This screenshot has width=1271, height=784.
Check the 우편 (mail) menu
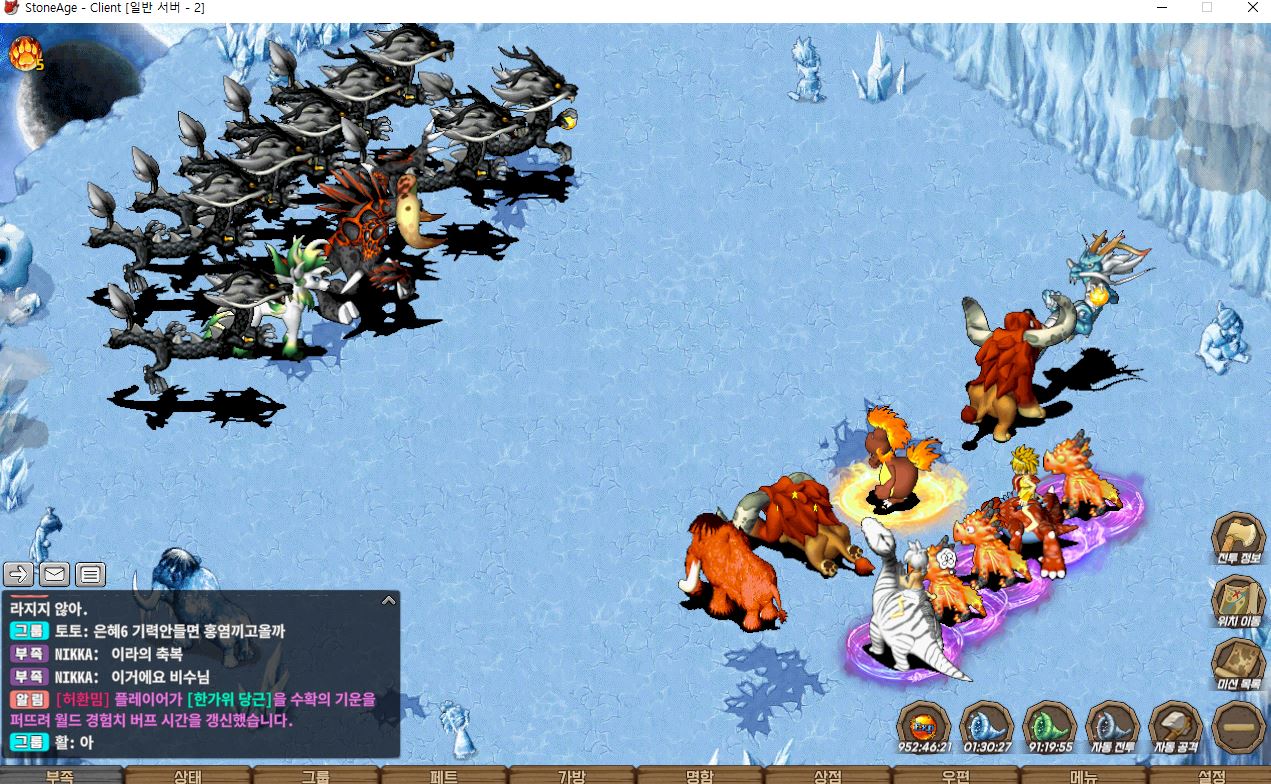click(956, 776)
